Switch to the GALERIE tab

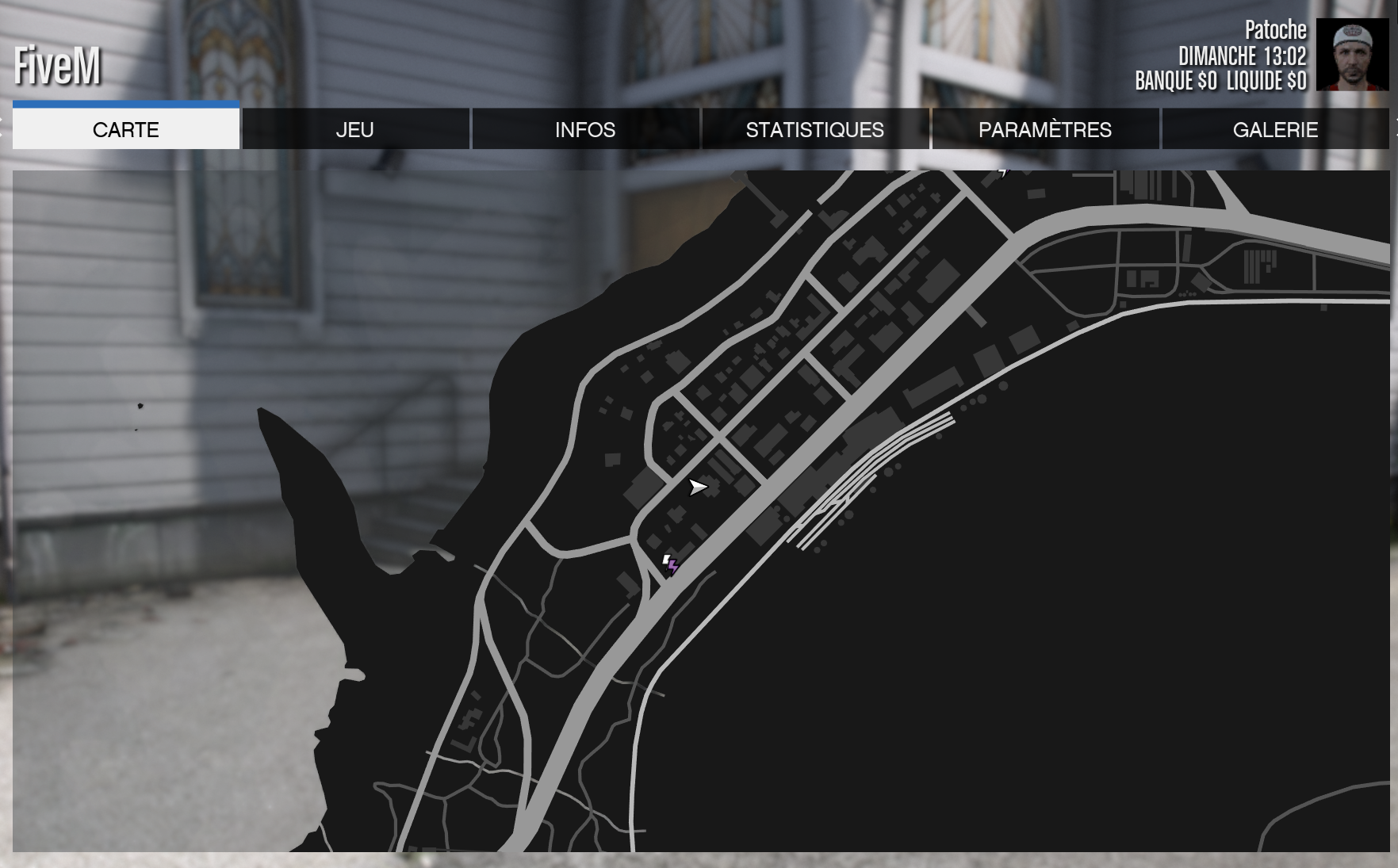pyautogui.click(x=1275, y=129)
